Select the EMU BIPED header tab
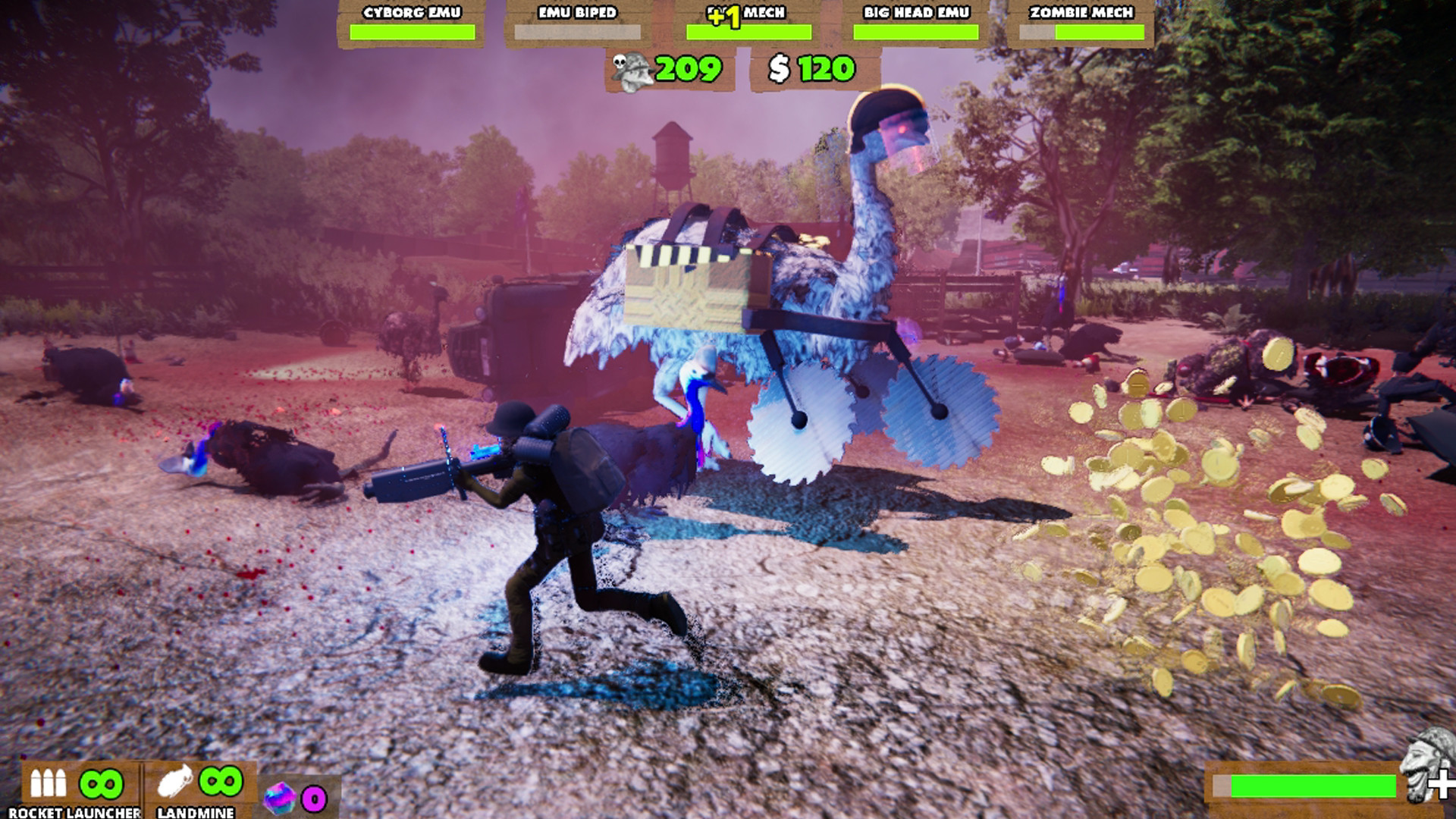This screenshot has height=819, width=1456. (578, 11)
